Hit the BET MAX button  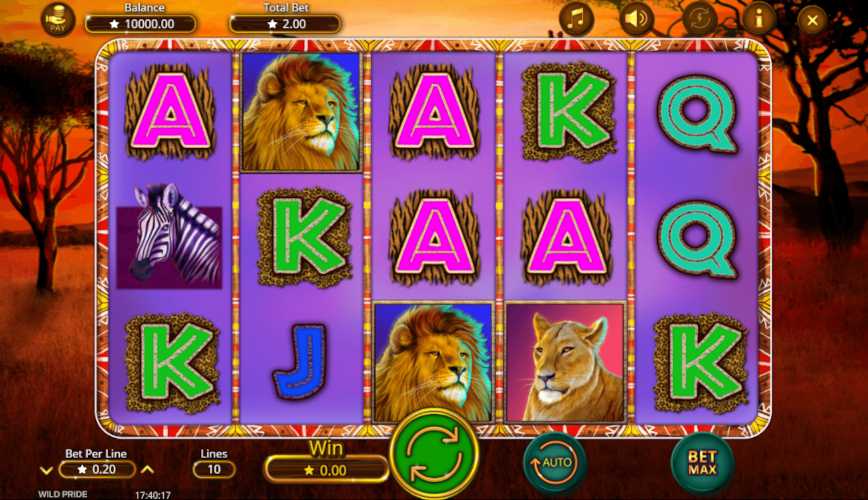pyautogui.click(x=702, y=463)
